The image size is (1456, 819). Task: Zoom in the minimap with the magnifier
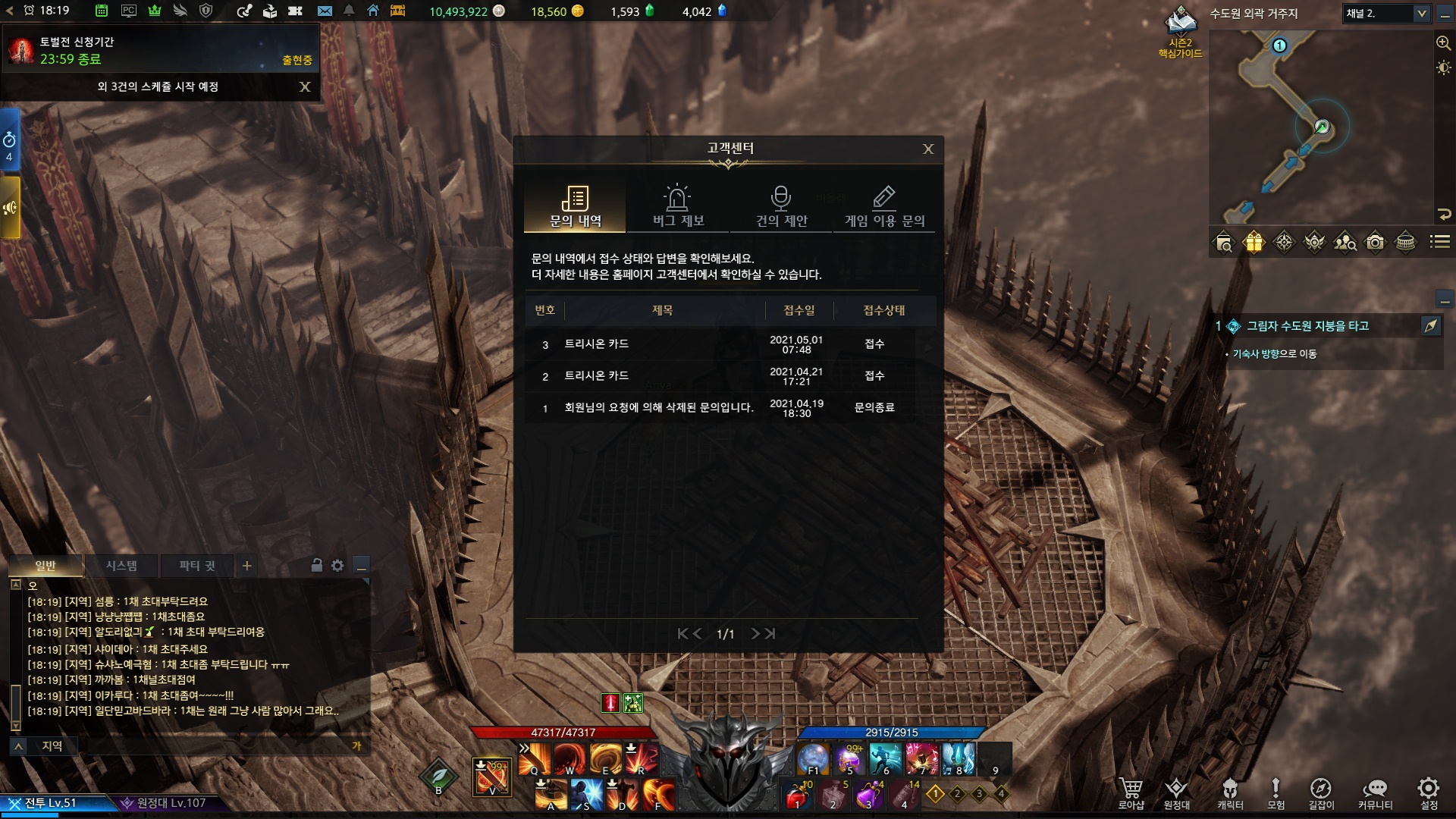(x=1443, y=43)
